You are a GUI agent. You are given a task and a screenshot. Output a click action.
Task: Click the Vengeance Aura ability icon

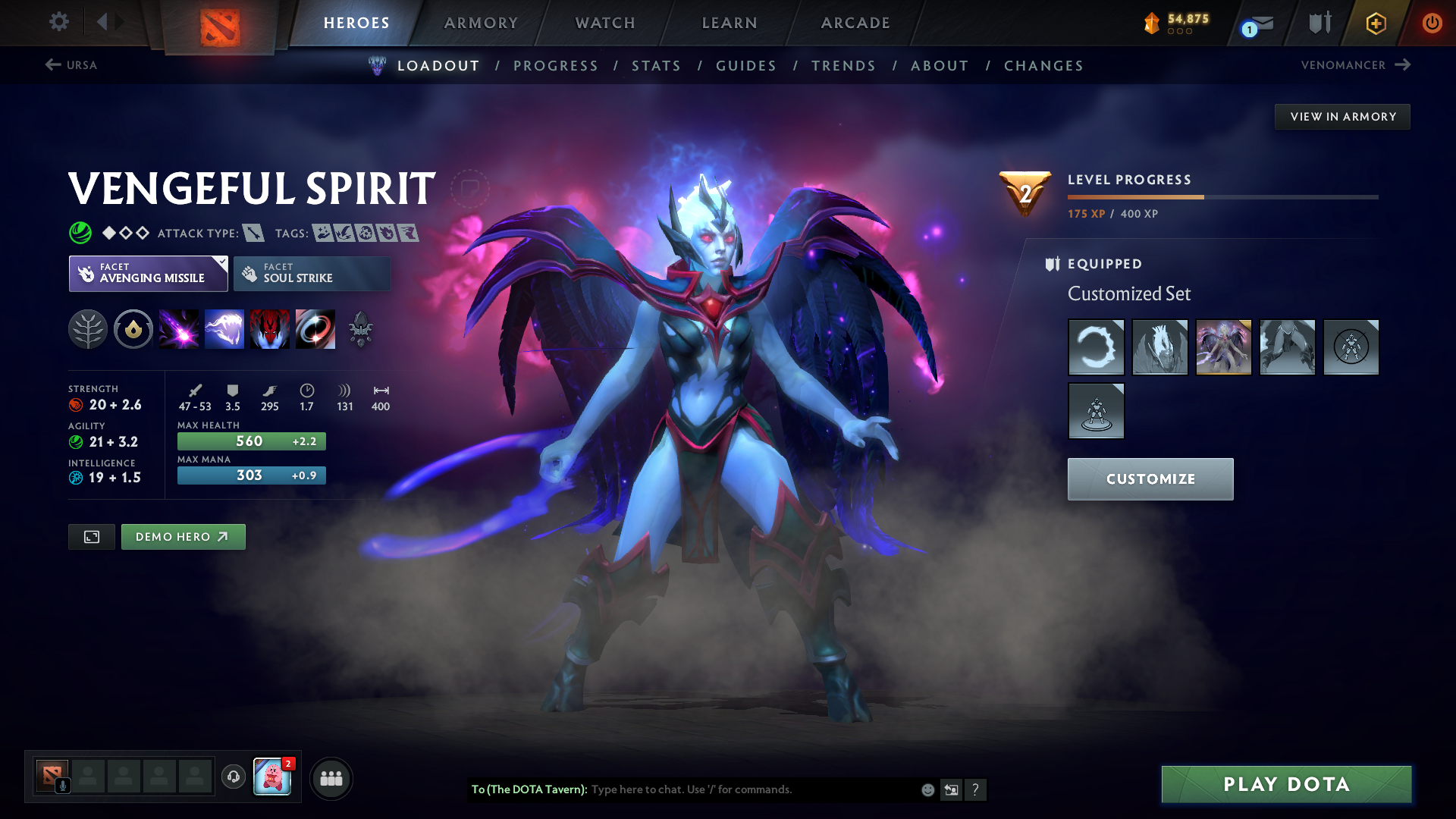(270, 329)
